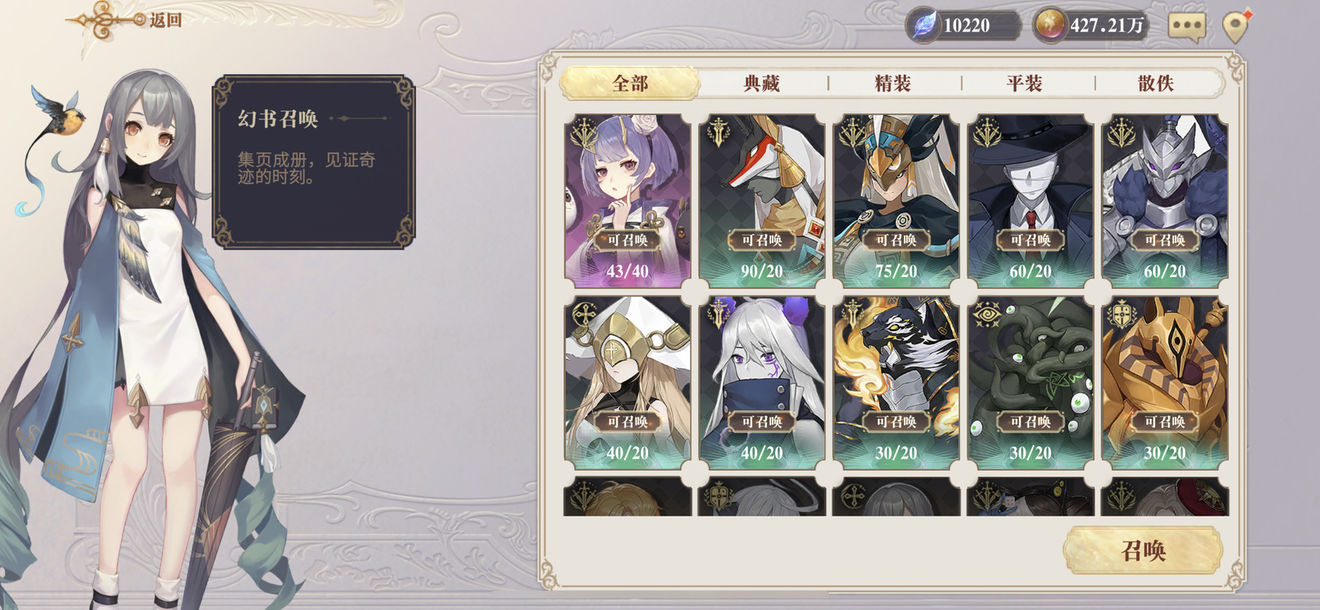Pick the faceless man in black hat card
Viewport: 1320px width, 610px height.
click(1030, 200)
